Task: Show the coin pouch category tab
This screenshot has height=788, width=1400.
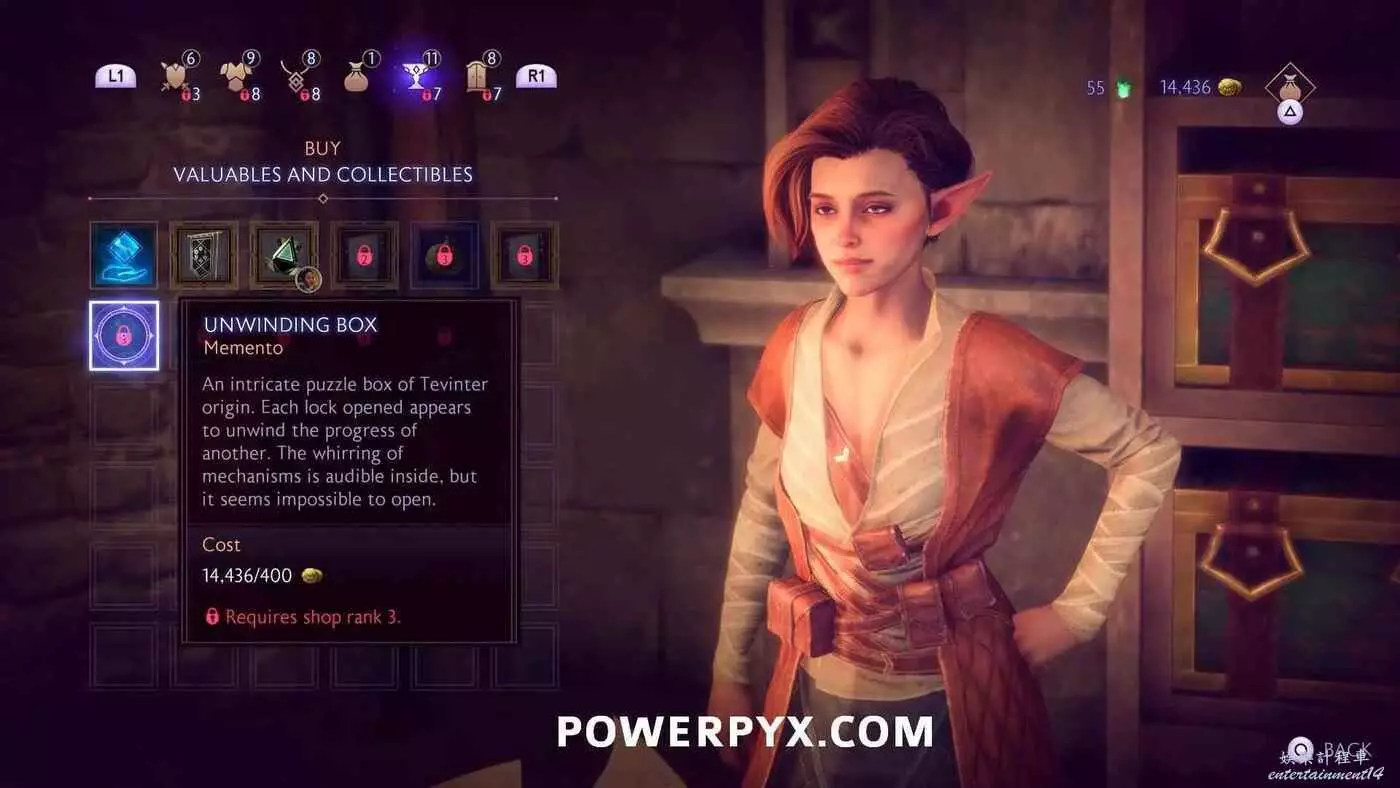Action: point(357,77)
